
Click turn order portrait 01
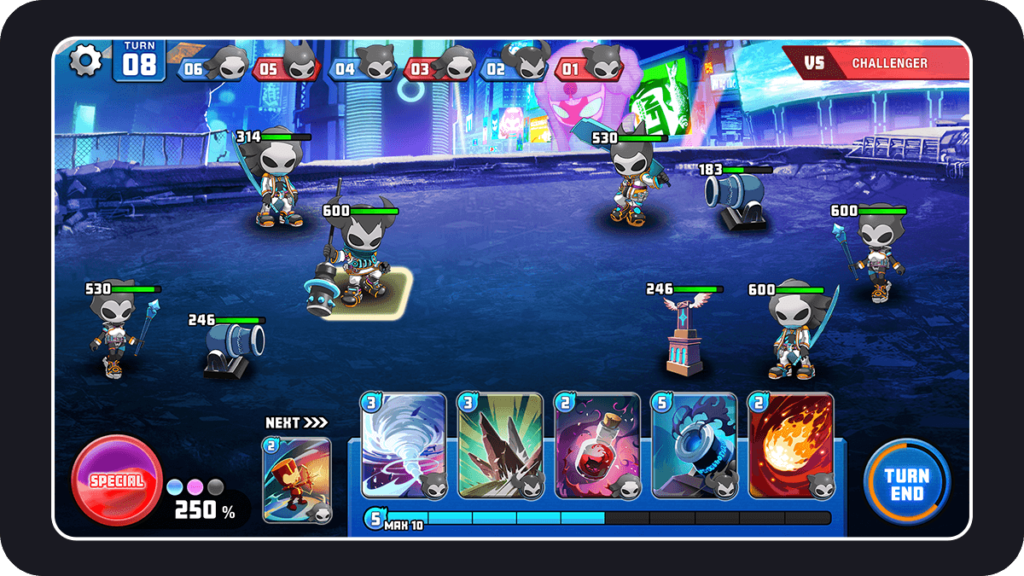click(589, 66)
